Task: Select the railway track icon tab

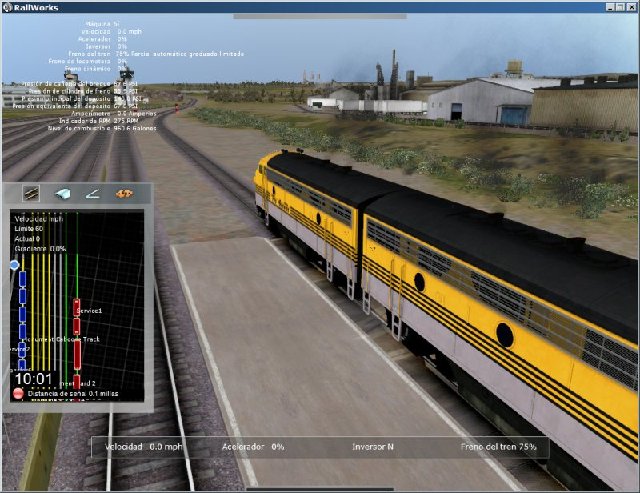Action: point(31,194)
